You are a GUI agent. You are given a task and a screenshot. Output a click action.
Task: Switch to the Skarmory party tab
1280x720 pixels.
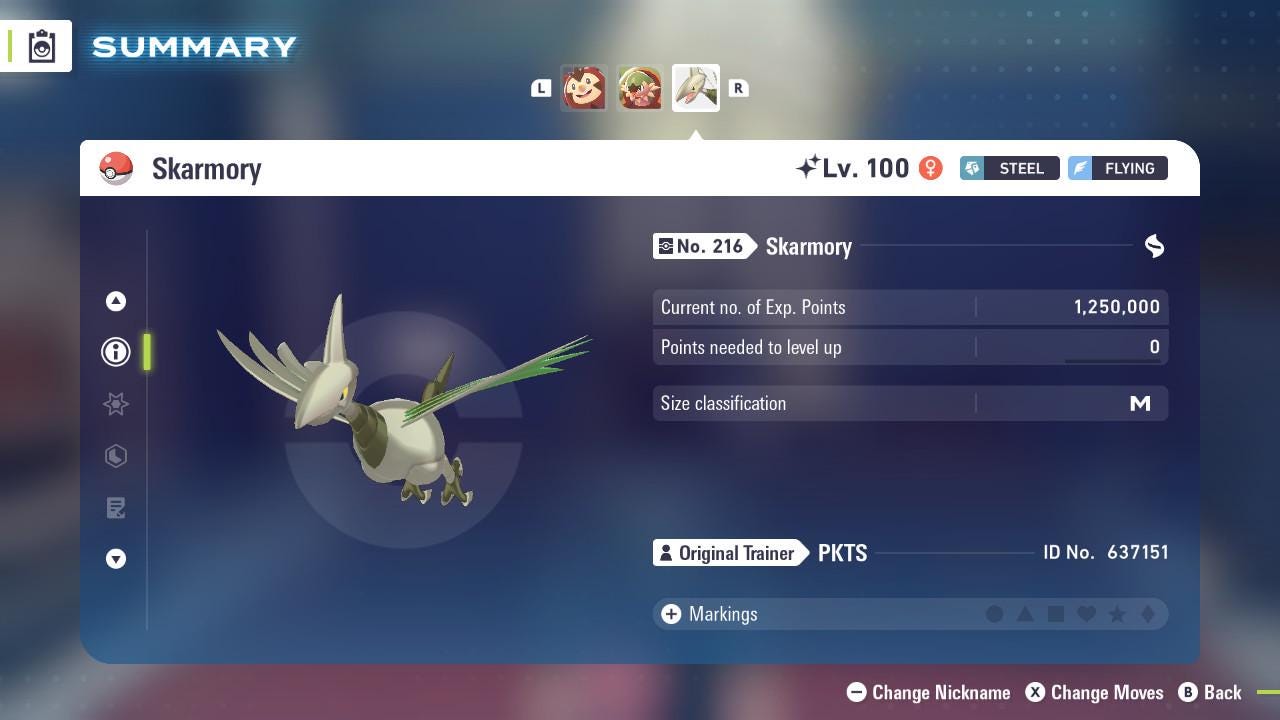pyautogui.click(x=695, y=87)
